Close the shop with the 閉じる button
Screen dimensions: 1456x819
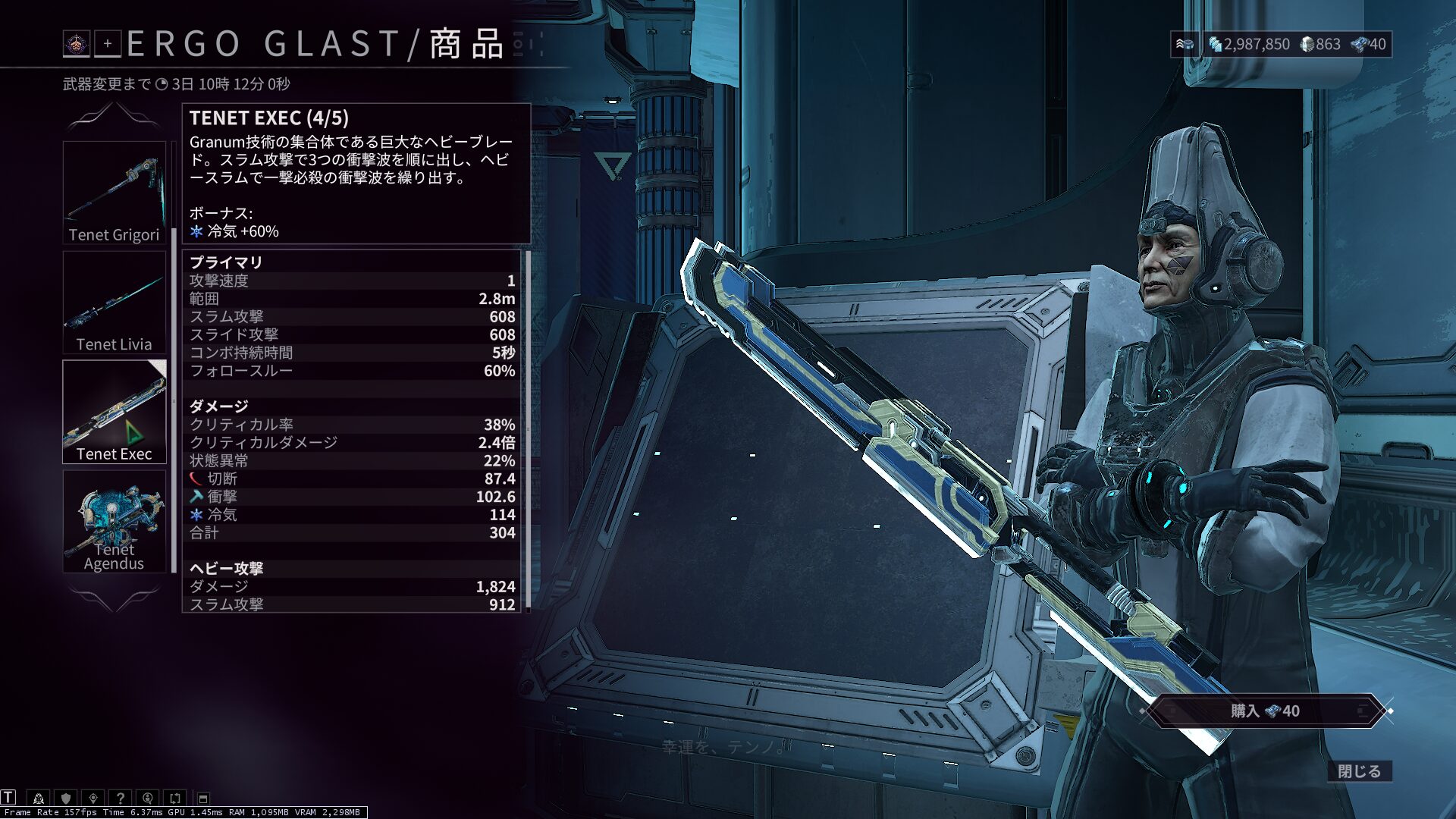pyautogui.click(x=1359, y=771)
